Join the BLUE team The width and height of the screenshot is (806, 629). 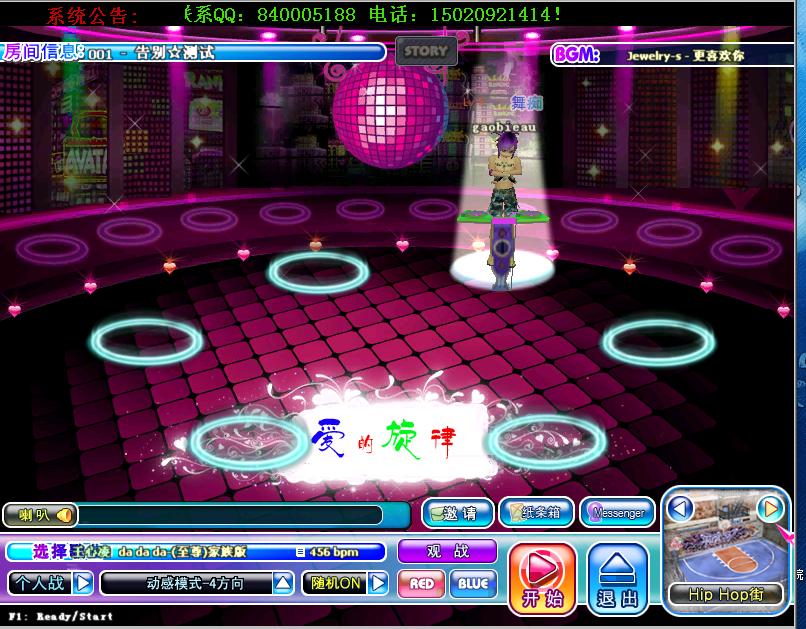point(473,583)
